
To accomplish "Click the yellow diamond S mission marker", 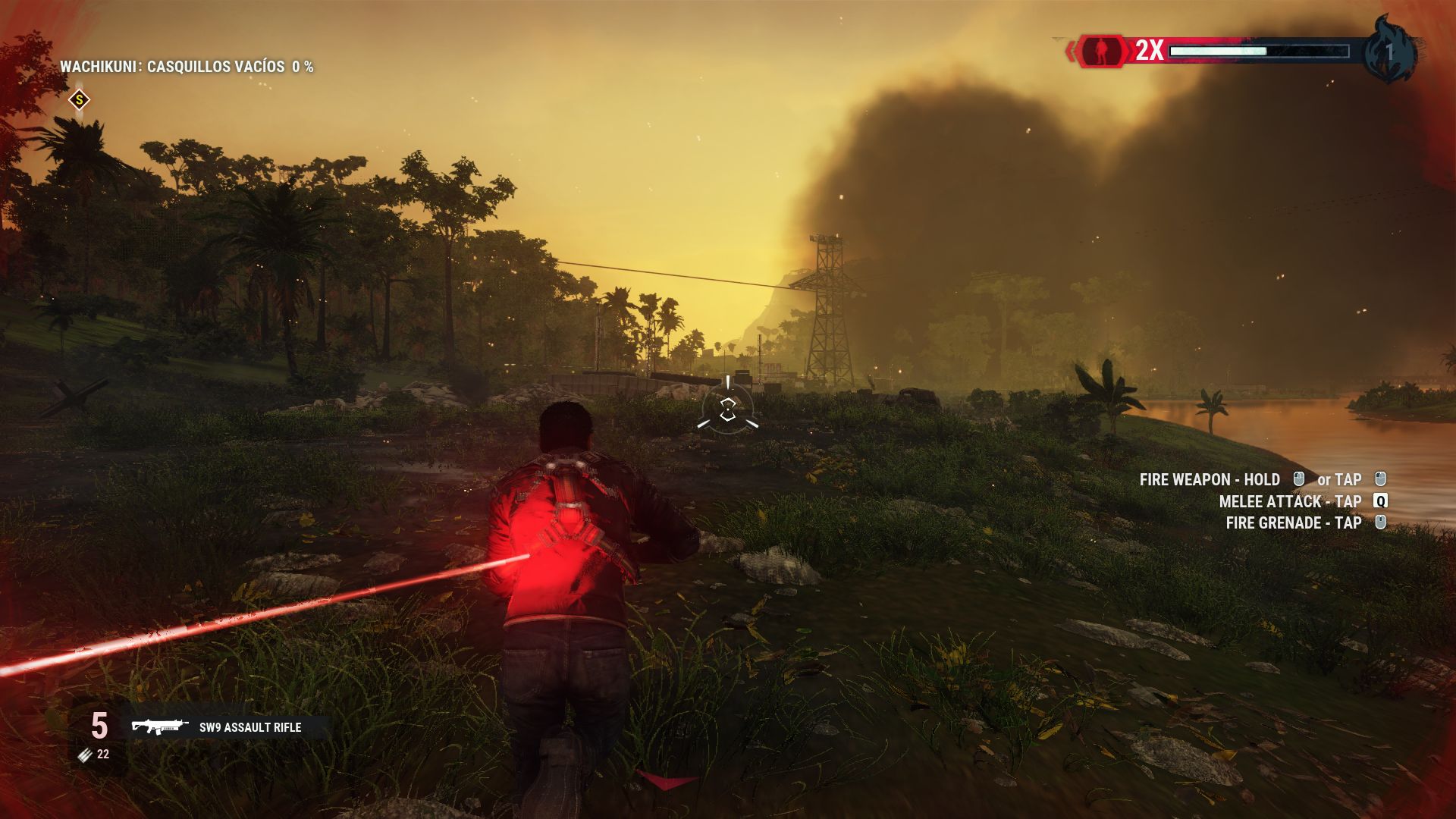I will [x=79, y=99].
